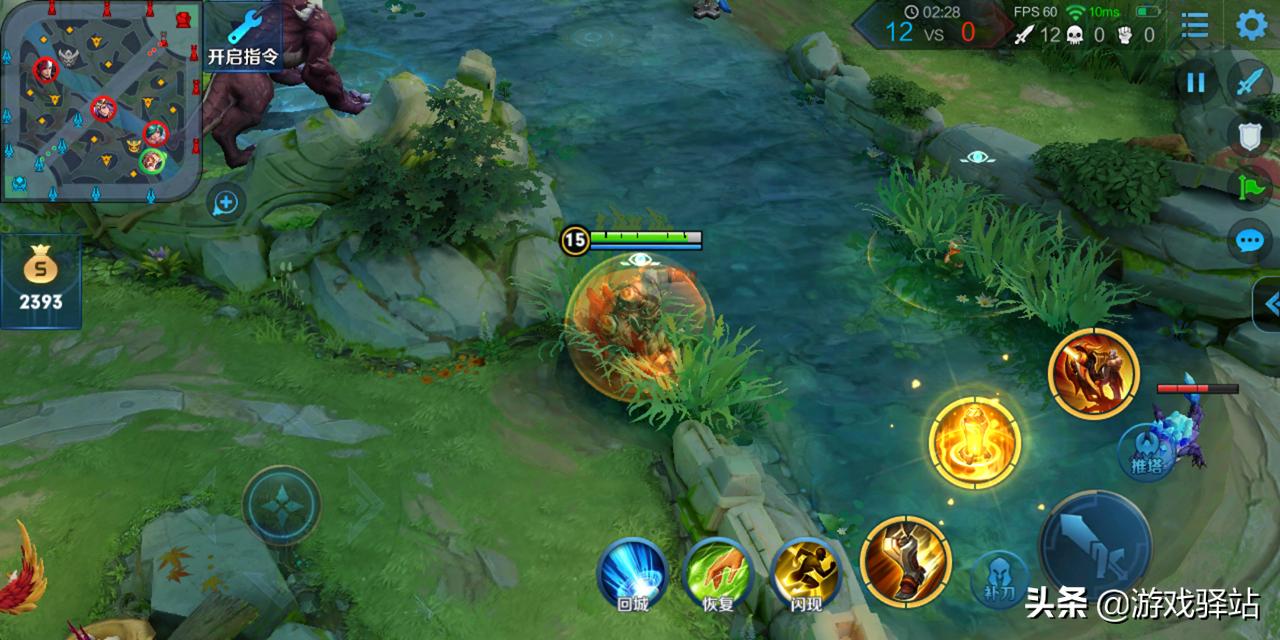Tap the 开启指令 wrench button
The image size is (1280, 640).
pos(243,36)
